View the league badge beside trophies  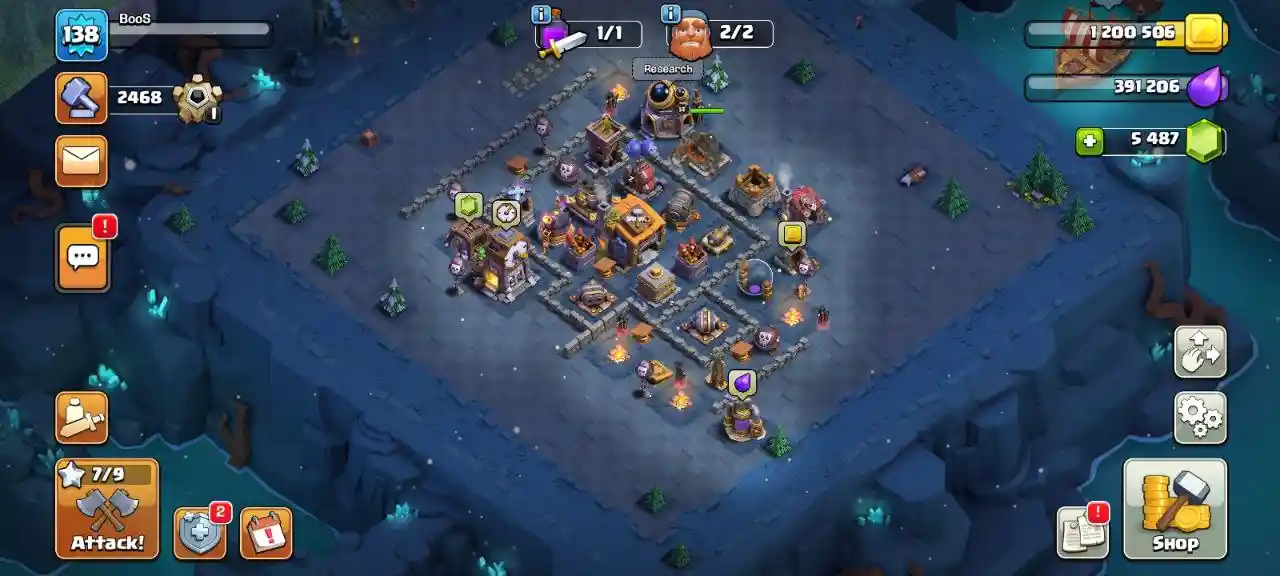(x=196, y=100)
